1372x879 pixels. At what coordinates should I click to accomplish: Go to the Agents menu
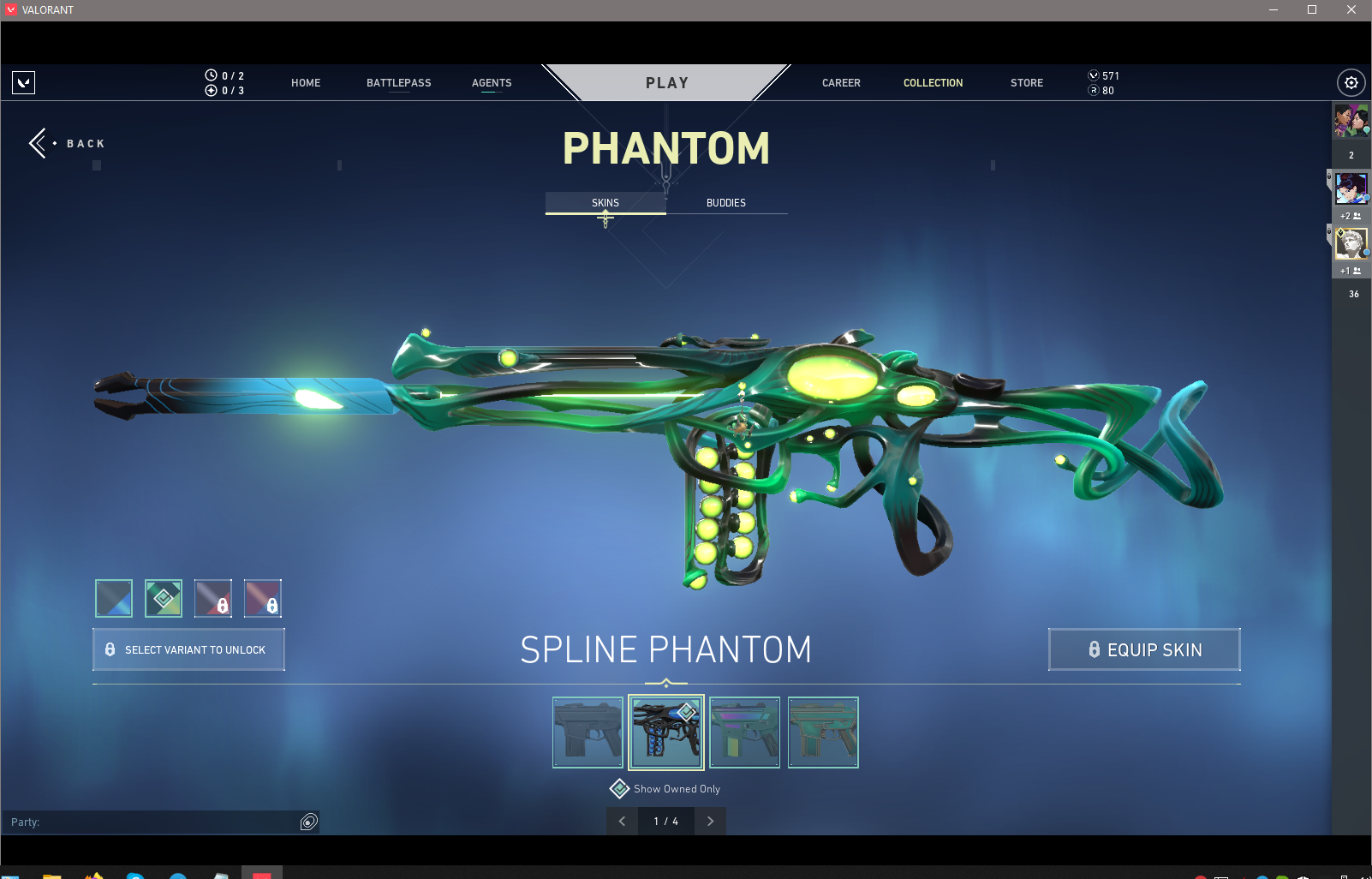492,83
